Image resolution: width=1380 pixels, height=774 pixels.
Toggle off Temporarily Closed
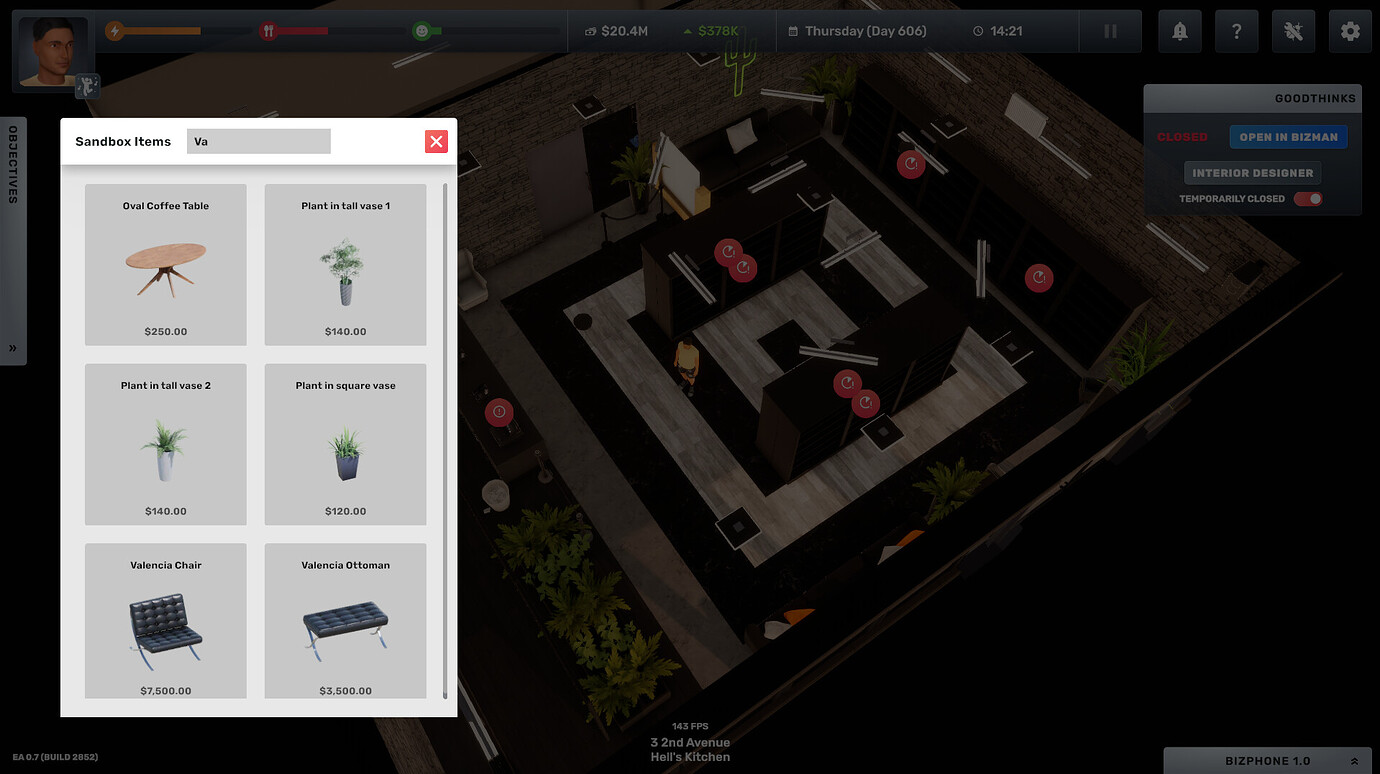coord(1308,199)
